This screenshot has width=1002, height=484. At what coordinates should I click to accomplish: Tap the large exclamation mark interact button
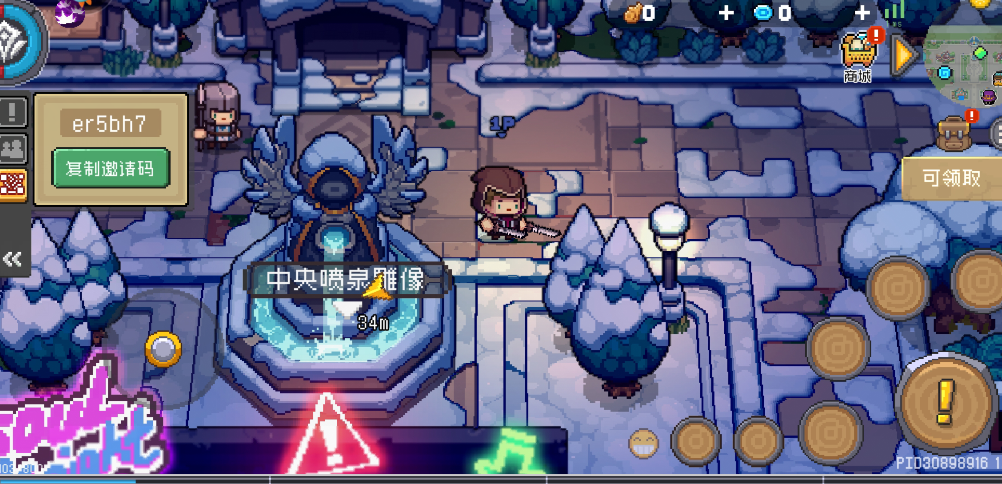click(x=945, y=401)
